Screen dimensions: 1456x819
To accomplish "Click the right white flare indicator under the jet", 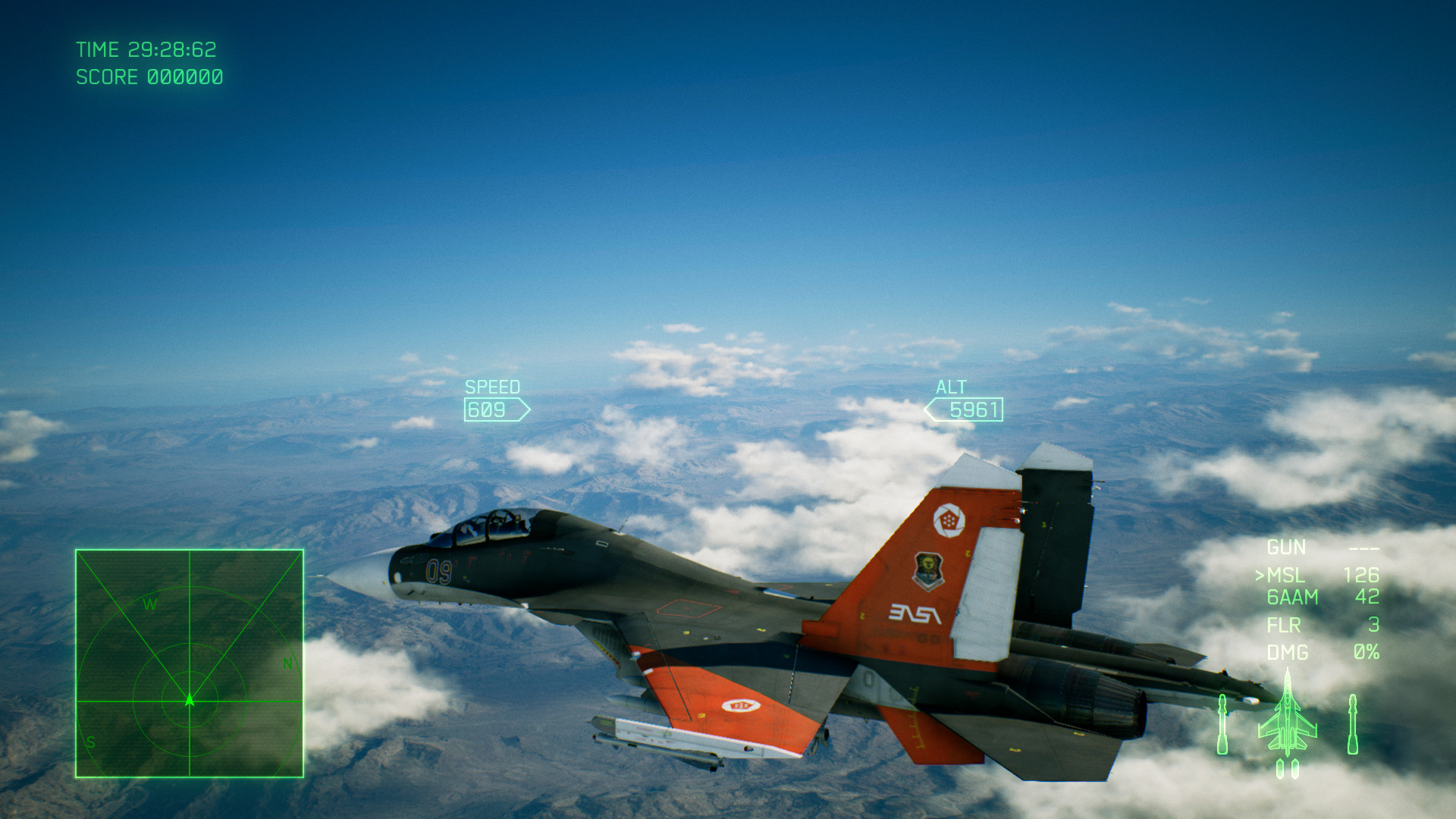I will [1294, 769].
